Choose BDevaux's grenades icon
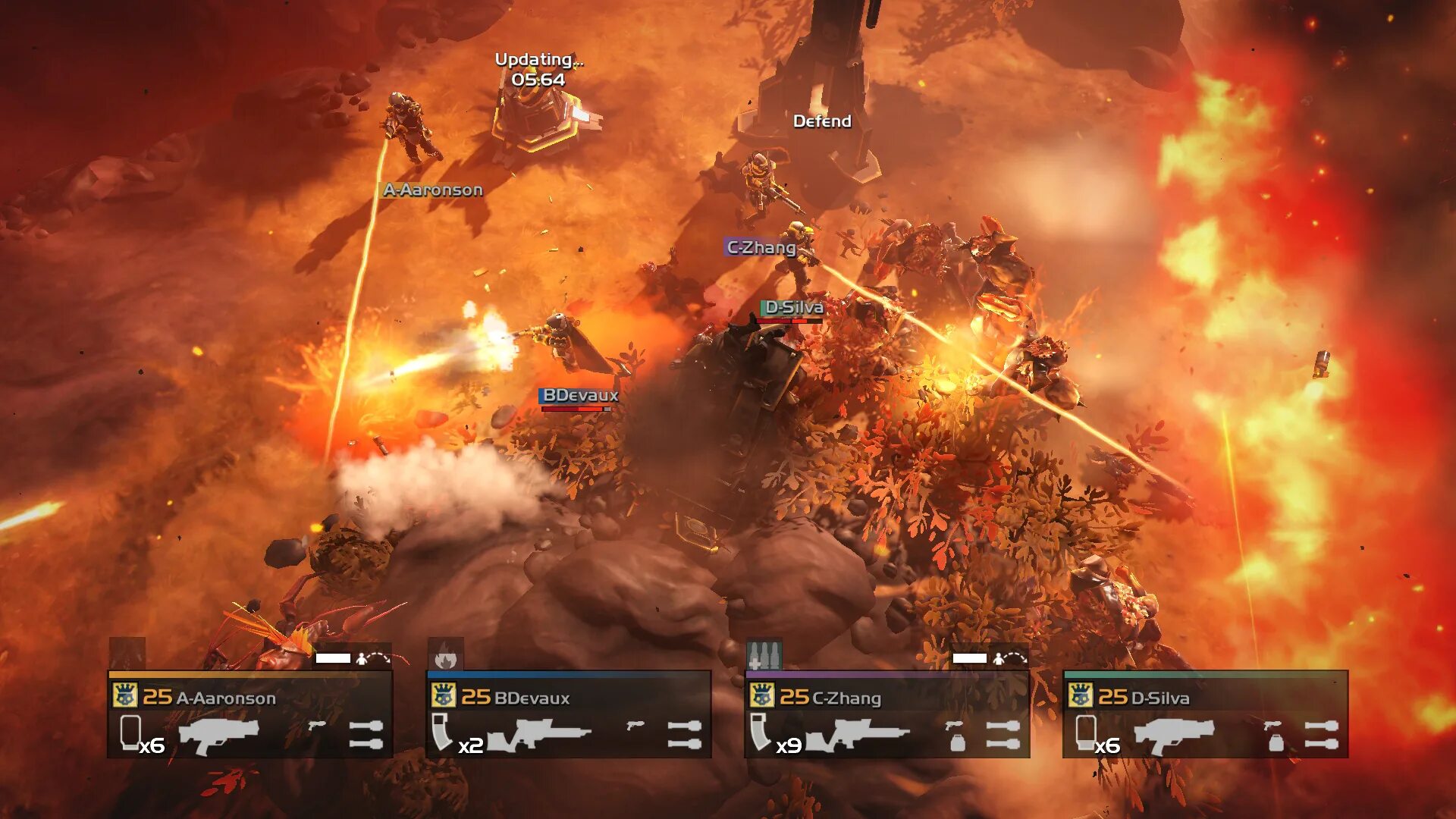Image resolution: width=1456 pixels, height=819 pixels. point(684,734)
